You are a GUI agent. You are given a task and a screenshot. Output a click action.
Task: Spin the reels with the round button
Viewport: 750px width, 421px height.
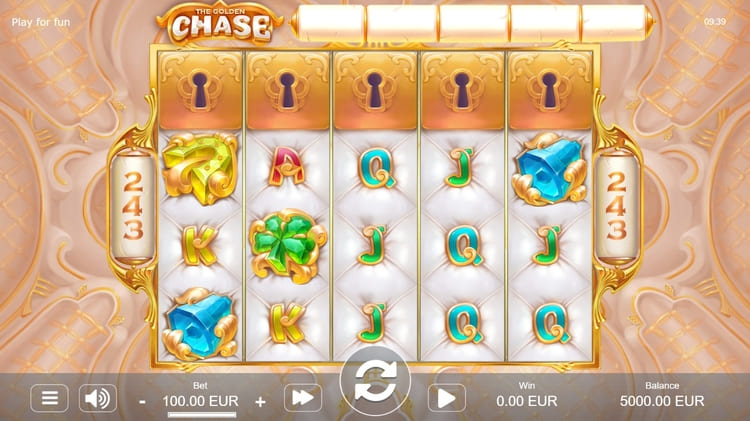tap(375, 381)
